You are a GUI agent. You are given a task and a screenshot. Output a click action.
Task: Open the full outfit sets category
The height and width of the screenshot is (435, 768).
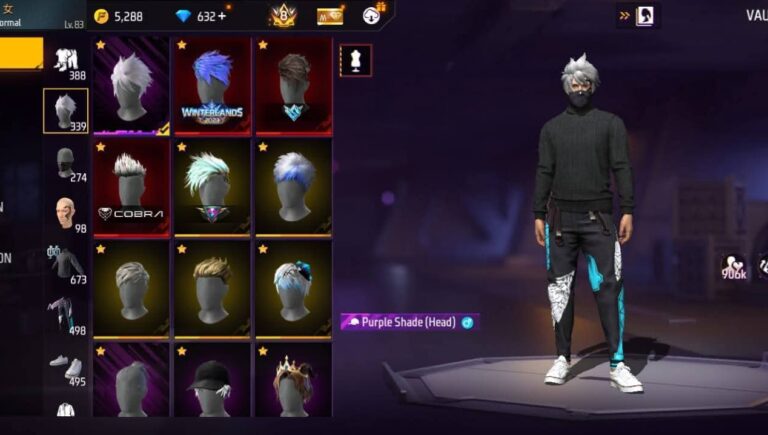pyautogui.click(x=66, y=60)
